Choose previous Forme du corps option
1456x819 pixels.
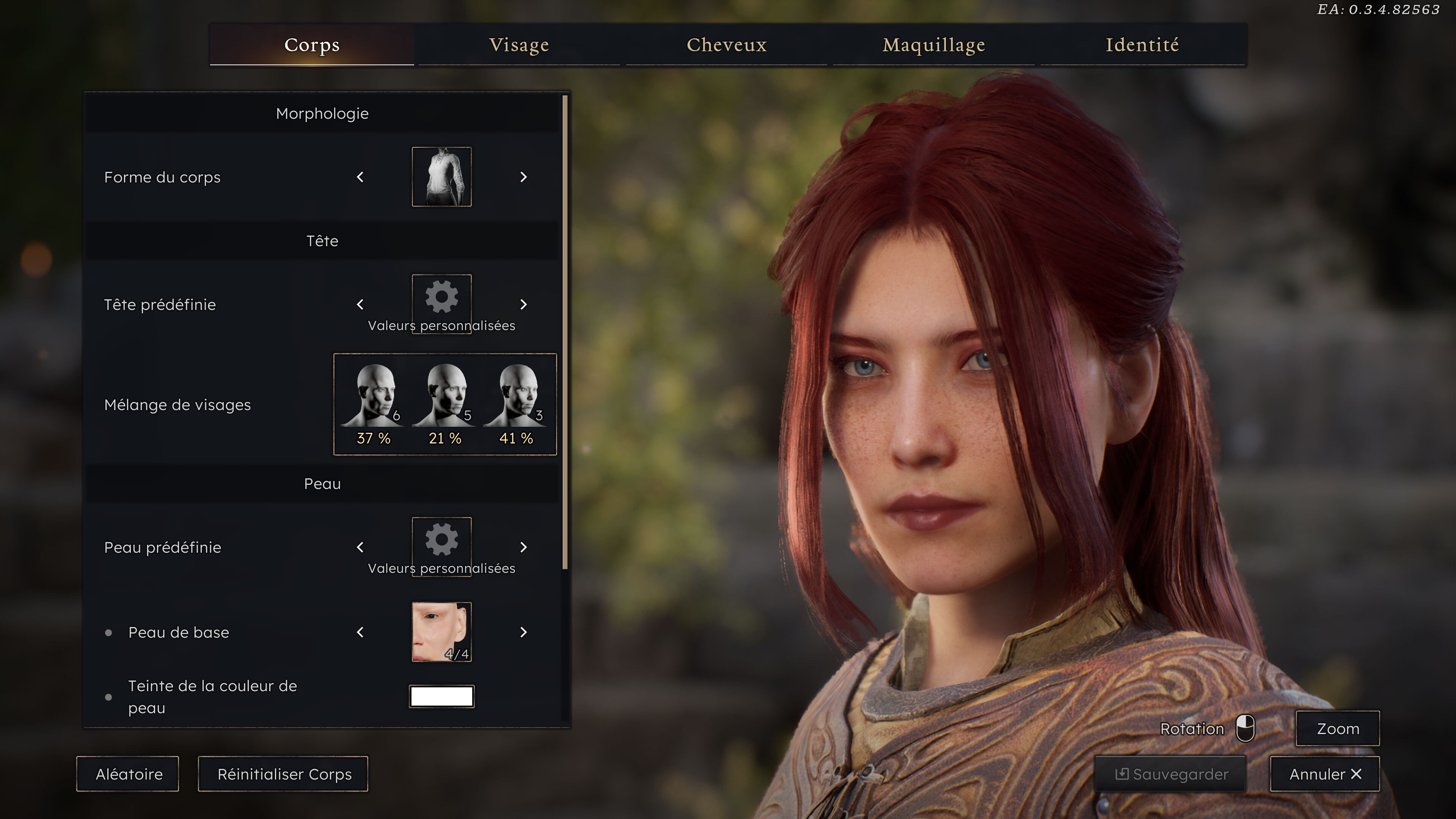tap(360, 178)
